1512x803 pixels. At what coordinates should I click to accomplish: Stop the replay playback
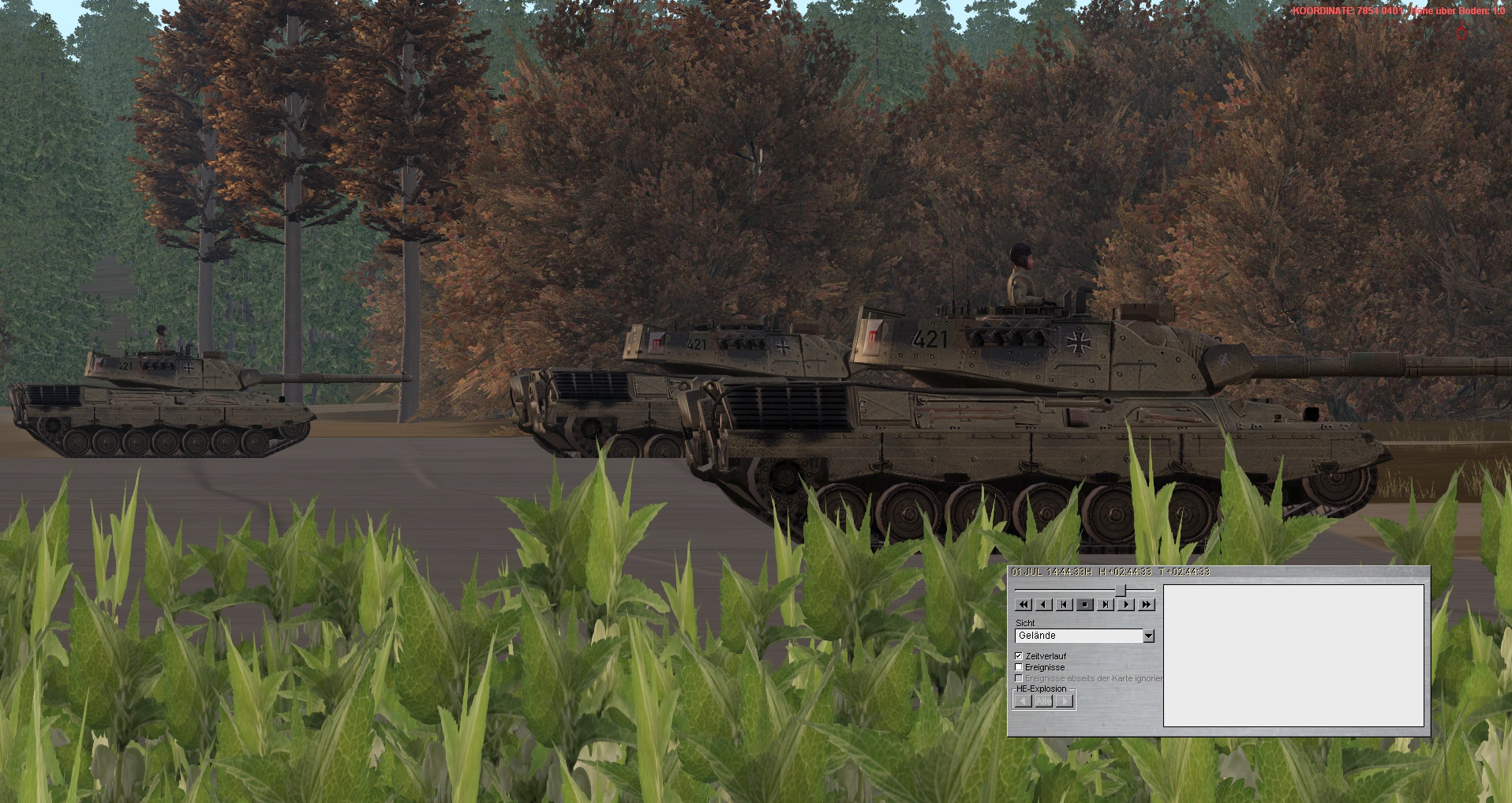(1085, 605)
